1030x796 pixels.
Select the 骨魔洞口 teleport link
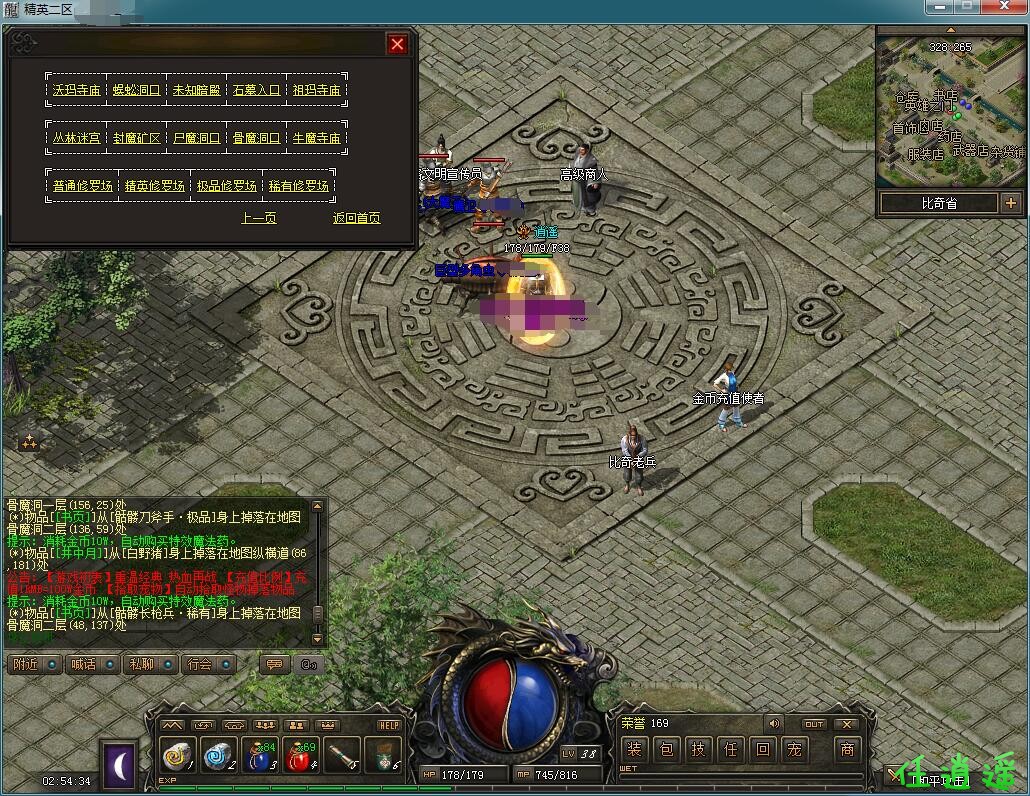pyautogui.click(x=256, y=138)
